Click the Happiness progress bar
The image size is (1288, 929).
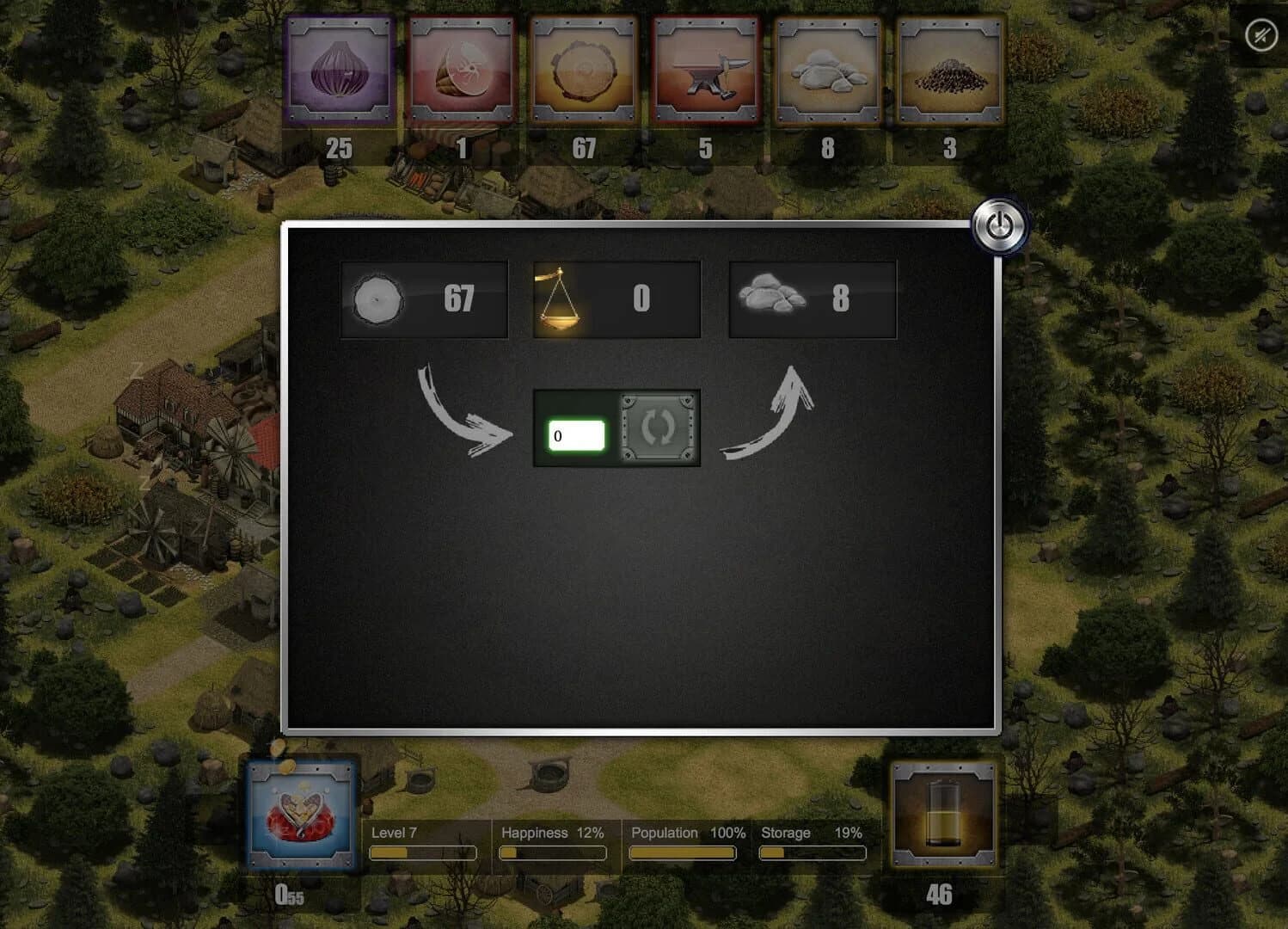(553, 852)
